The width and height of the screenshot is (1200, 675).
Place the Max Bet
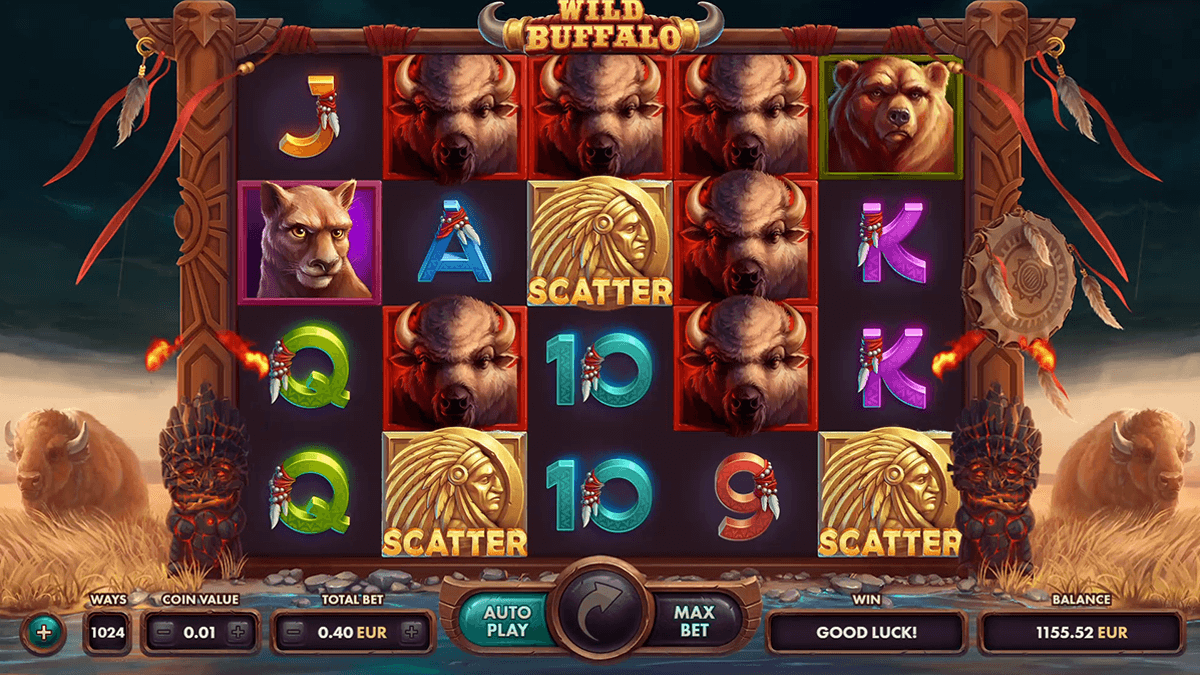[693, 621]
